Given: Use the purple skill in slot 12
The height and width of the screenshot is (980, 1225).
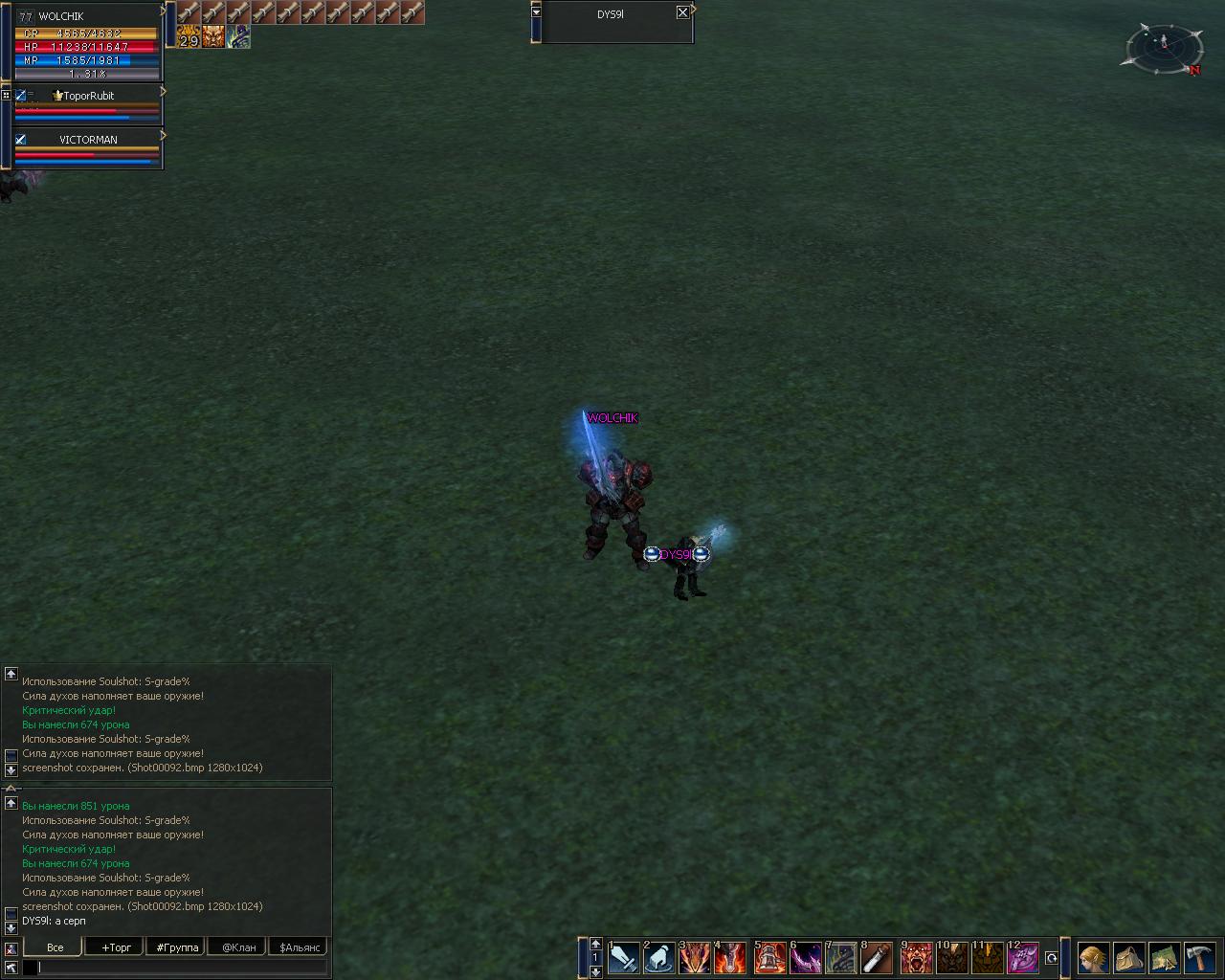Looking at the screenshot, I should (x=1023, y=958).
